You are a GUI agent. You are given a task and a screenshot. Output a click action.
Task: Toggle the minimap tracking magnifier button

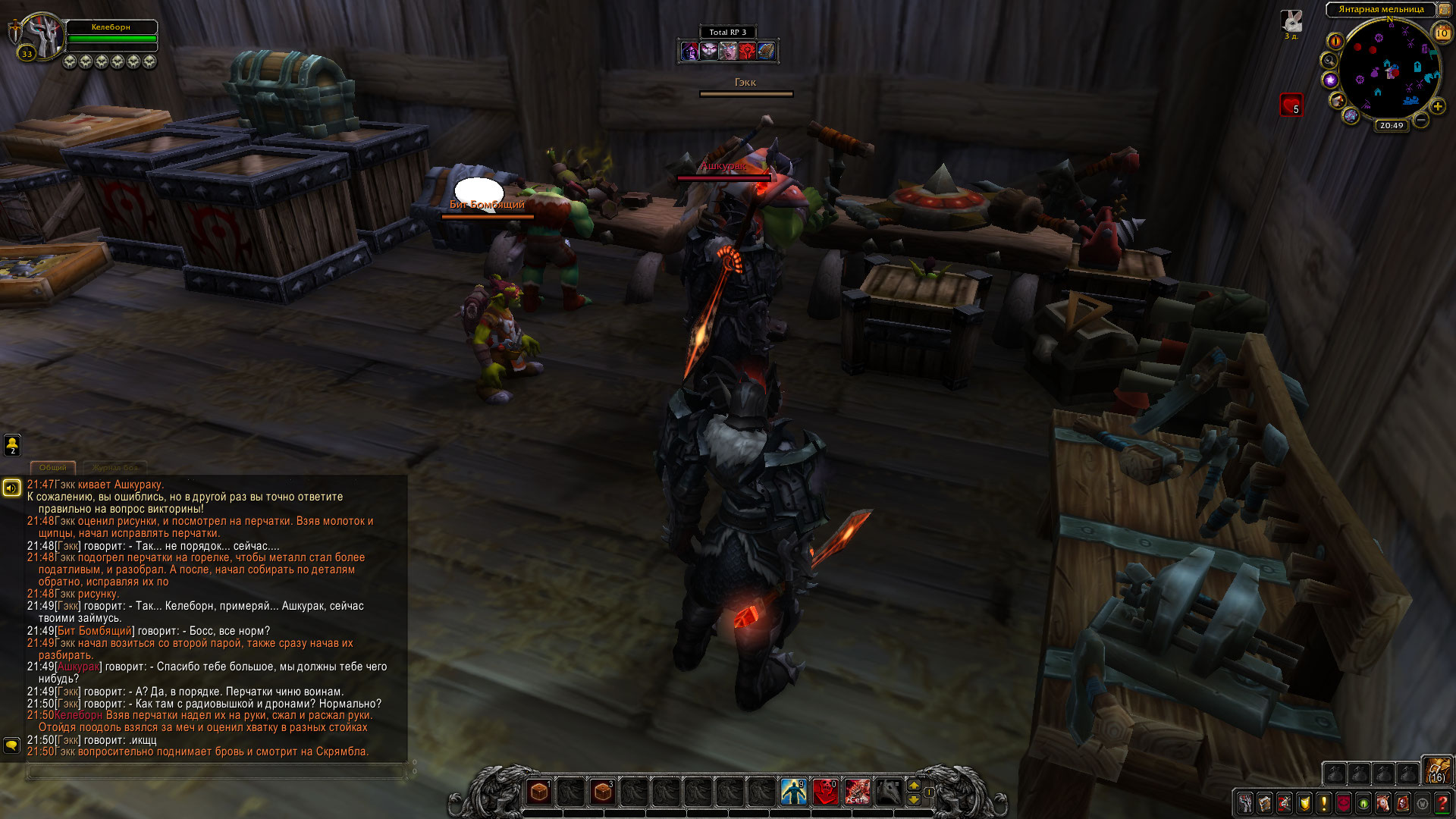[x=1329, y=61]
